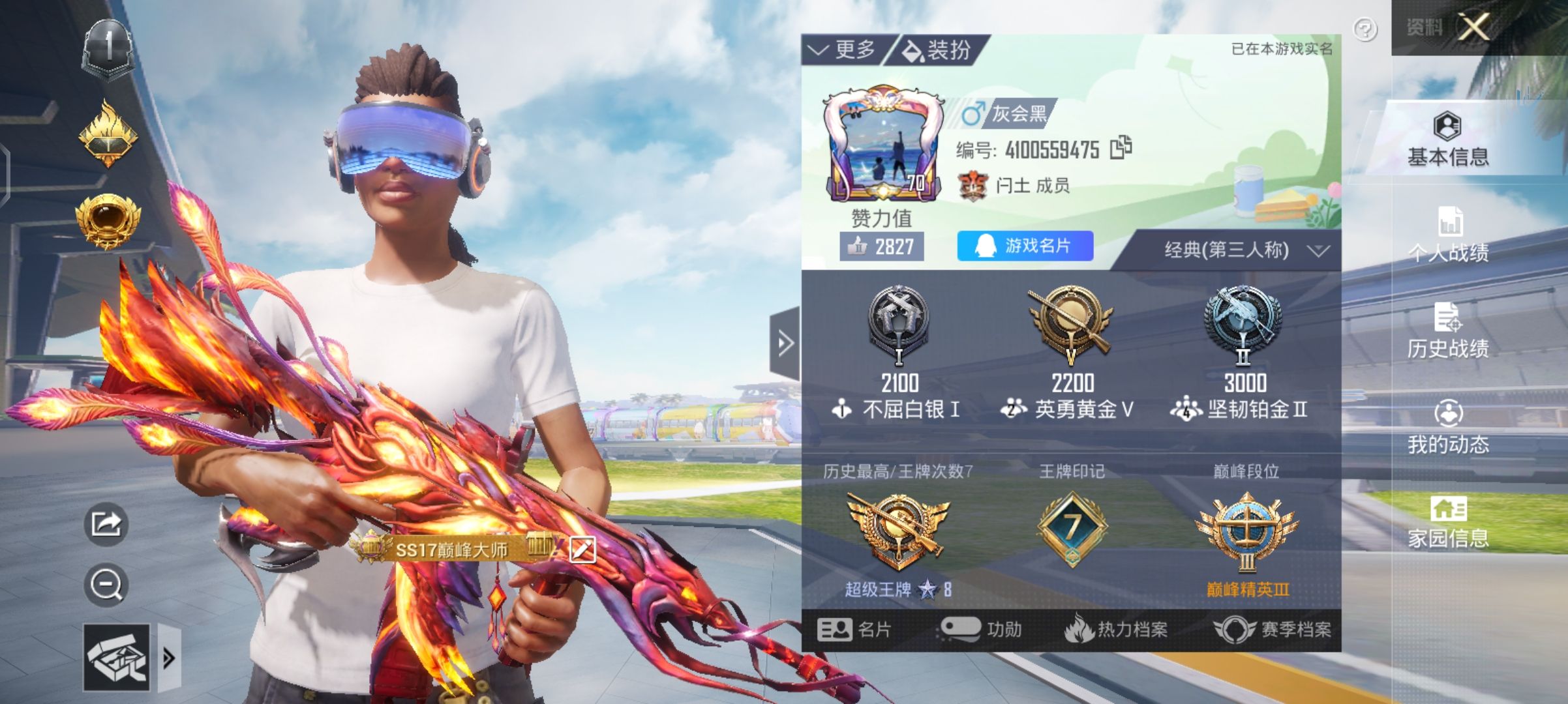The width and height of the screenshot is (1568, 704).
Task: Select the 基本信息 basic info tab
Action: click(1448, 139)
